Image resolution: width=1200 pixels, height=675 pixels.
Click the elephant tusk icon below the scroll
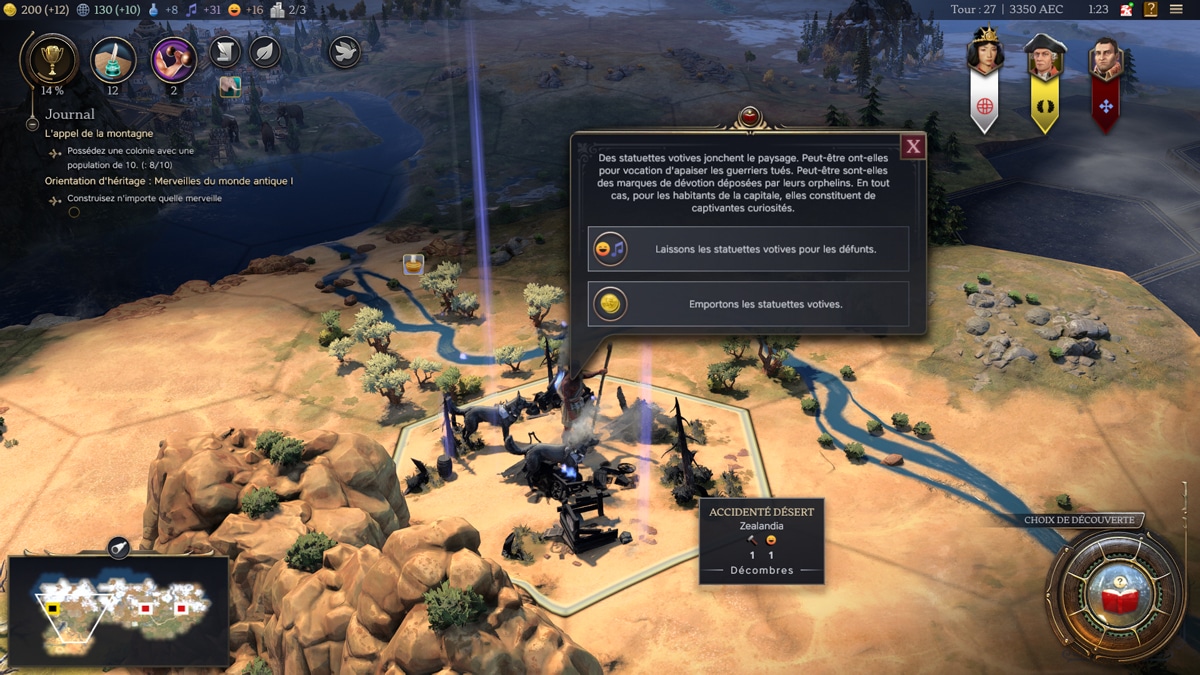[x=230, y=87]
